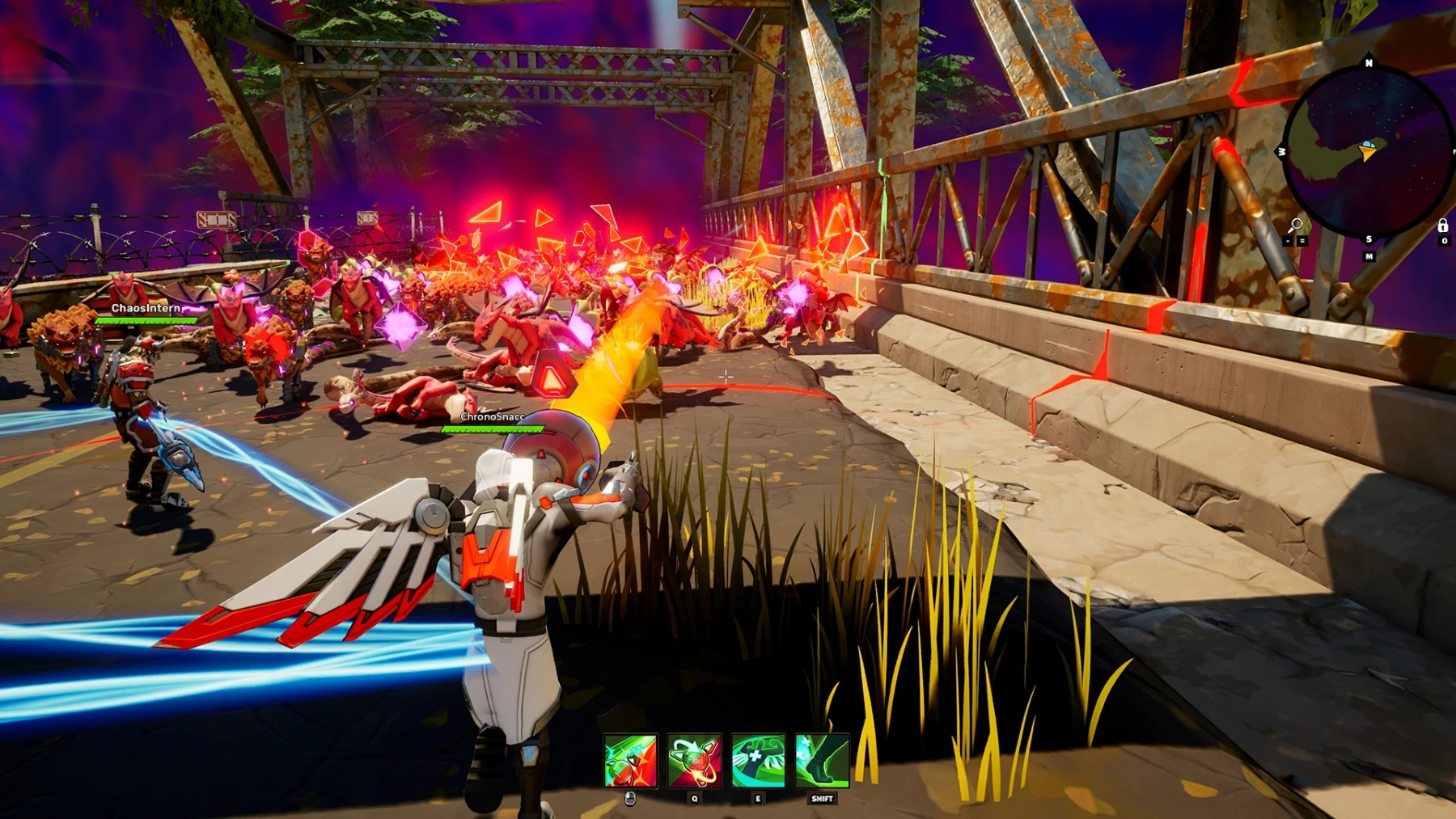Click the magnifier zoom icon near the minimap
1456x819 pixels.
point(1296,224)
